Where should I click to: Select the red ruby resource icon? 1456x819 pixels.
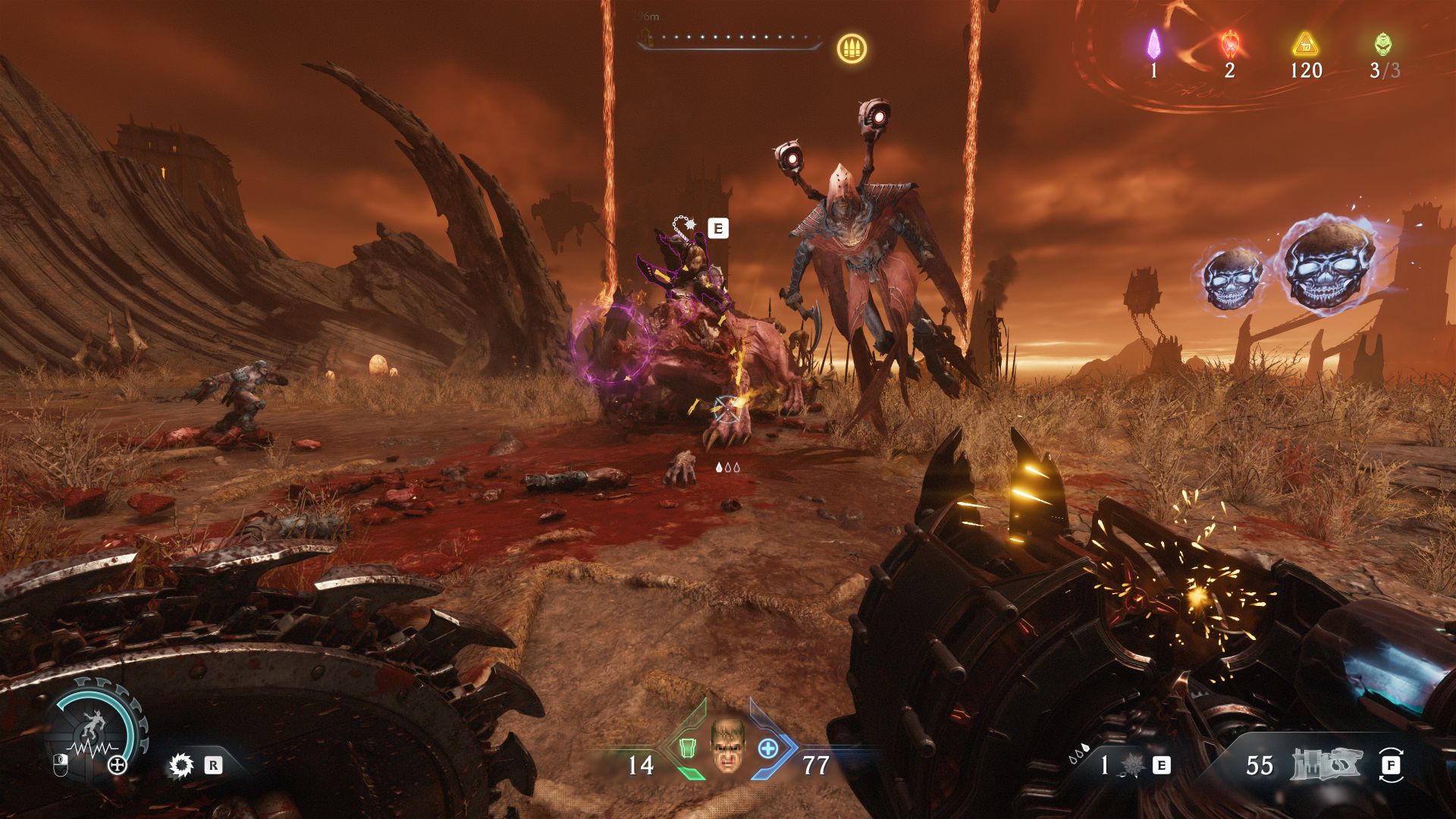(1229, 45)
